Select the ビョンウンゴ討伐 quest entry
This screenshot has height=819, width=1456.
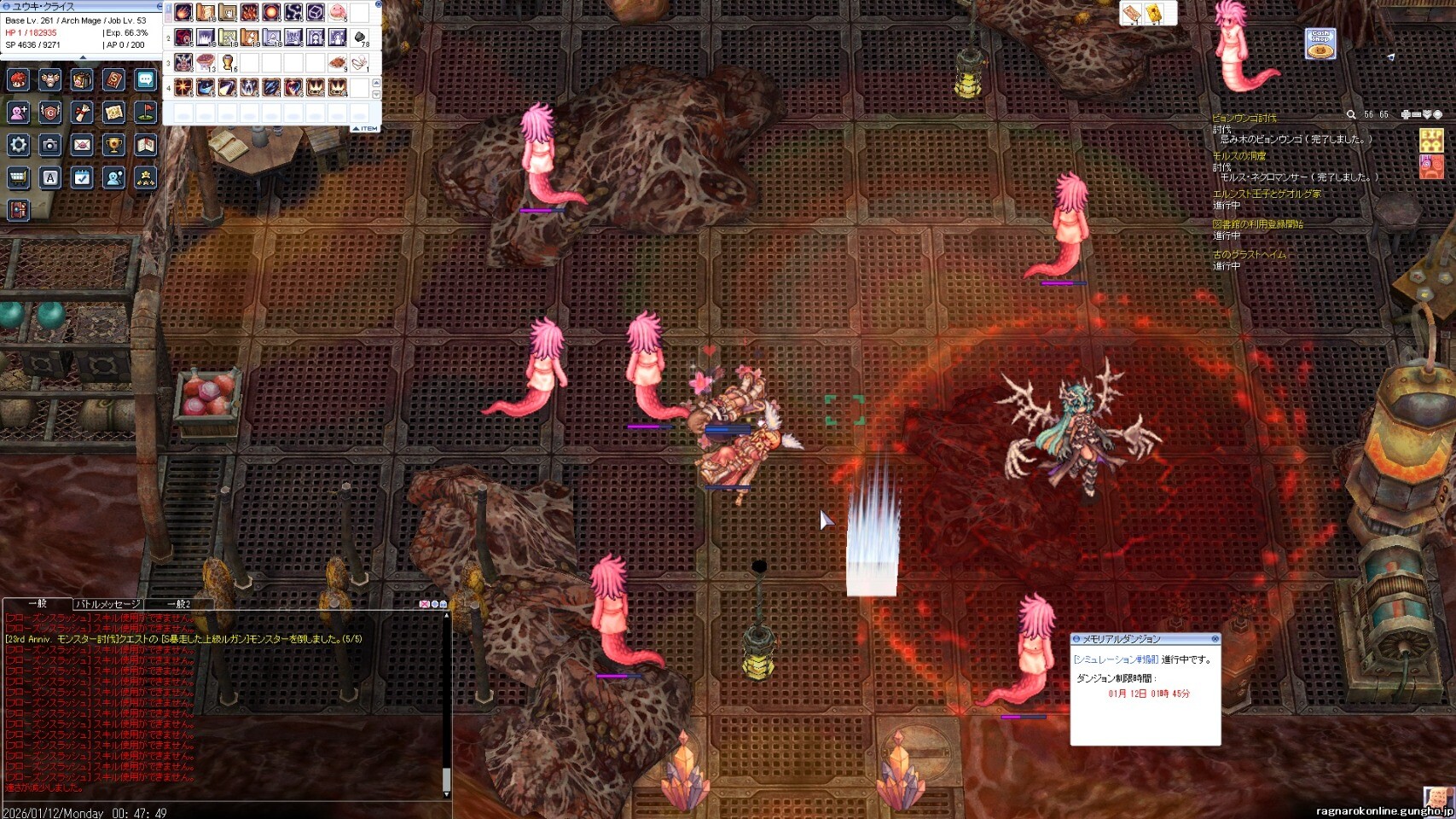tap(1244, 118)
